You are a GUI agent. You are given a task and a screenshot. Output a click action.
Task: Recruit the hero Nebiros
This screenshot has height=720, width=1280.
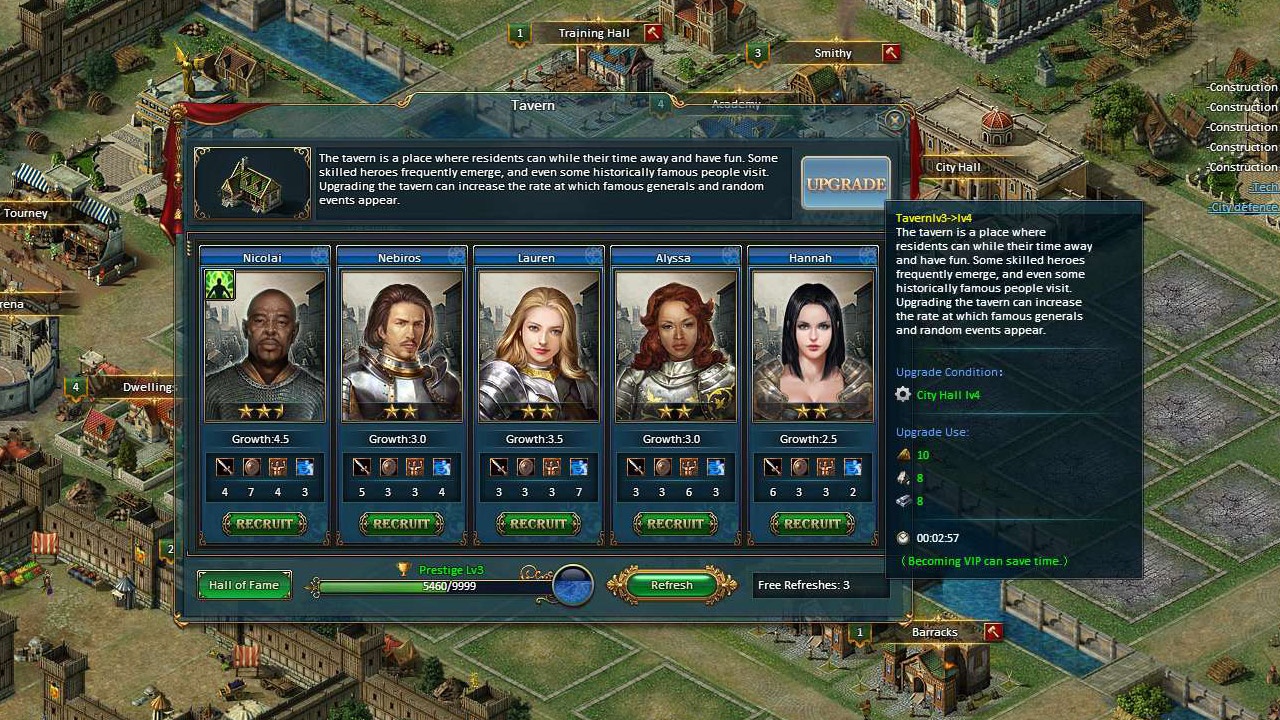click(x=401, y=523)
